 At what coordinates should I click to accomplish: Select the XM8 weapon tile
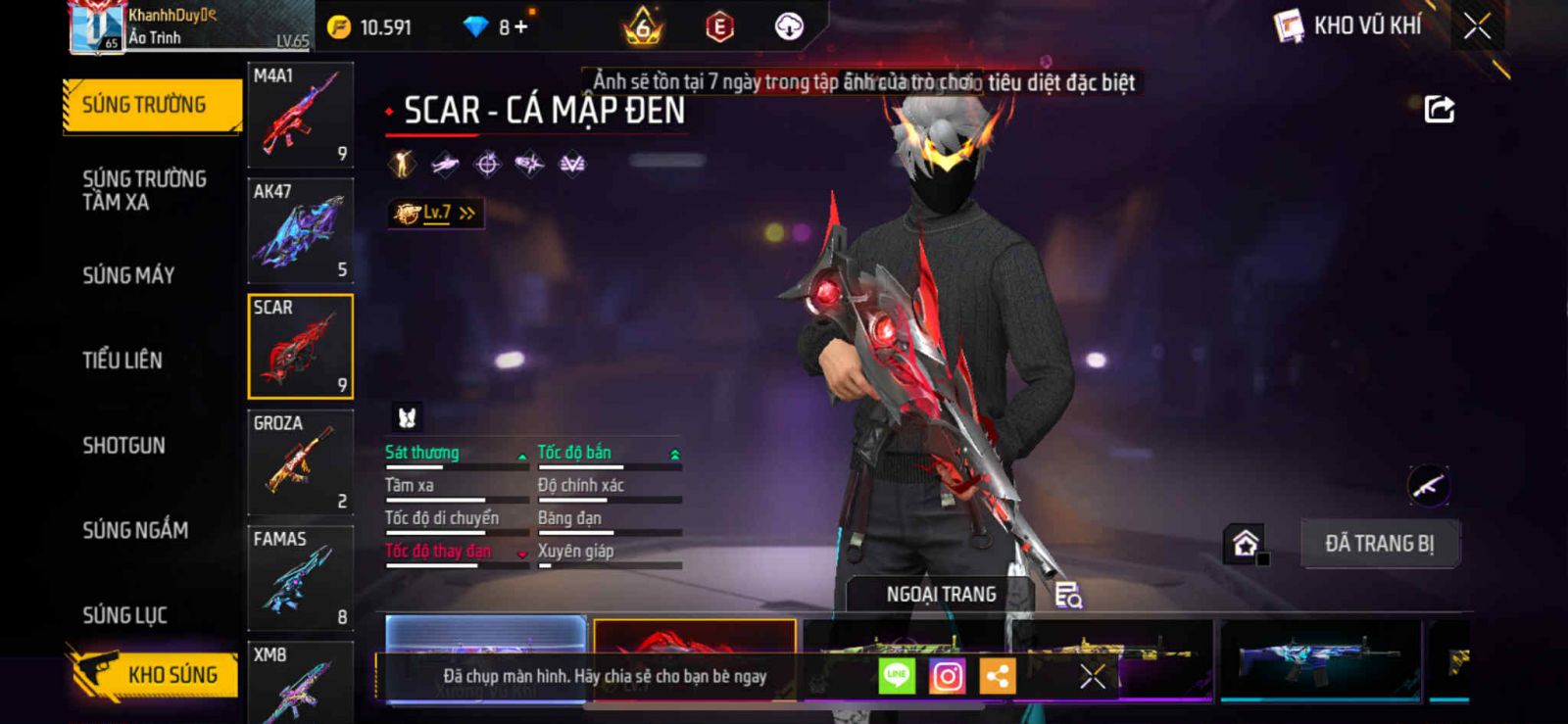300,683
